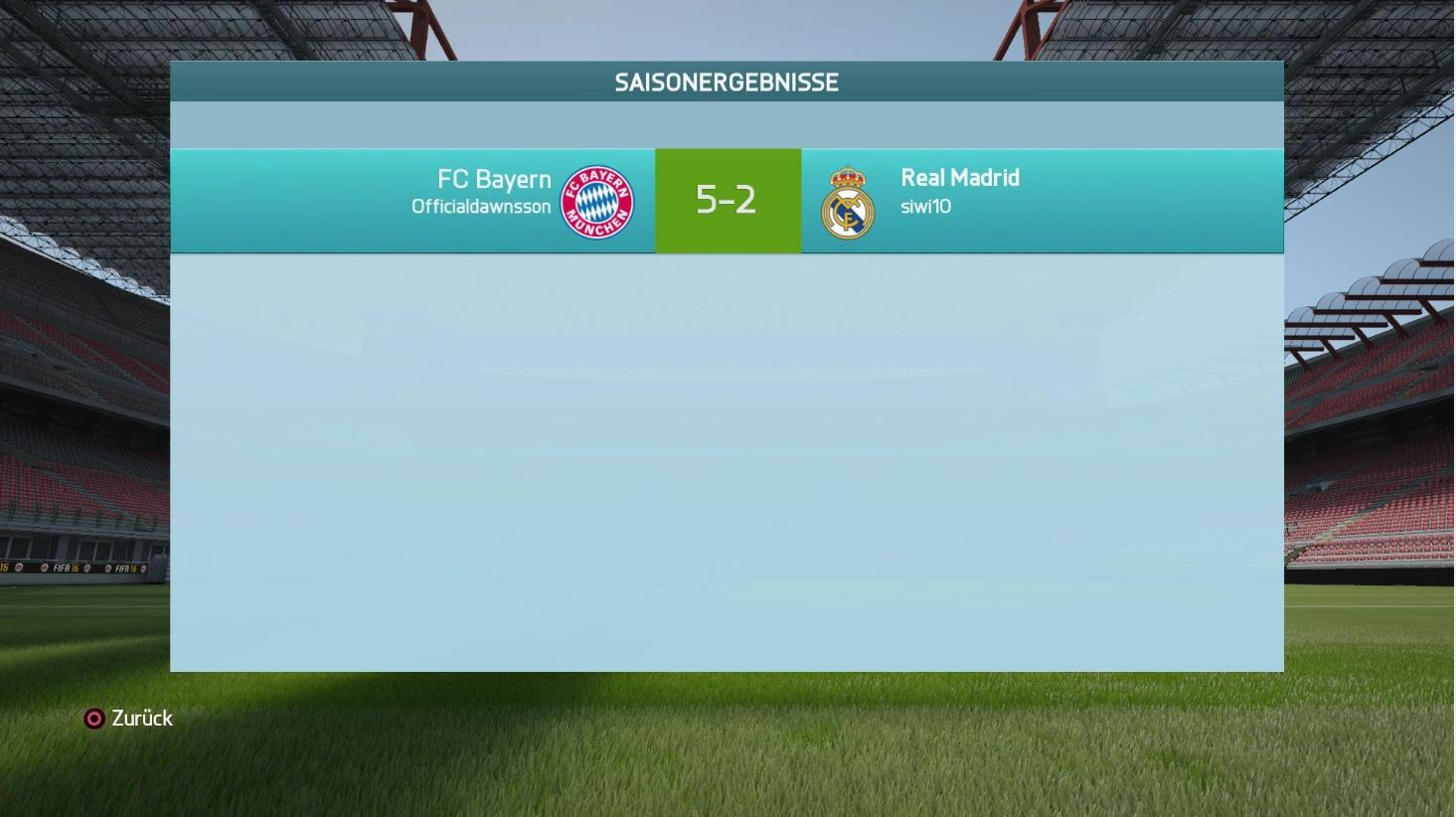
Task: Click the teal header strip above the result
Action: [728, 124]
